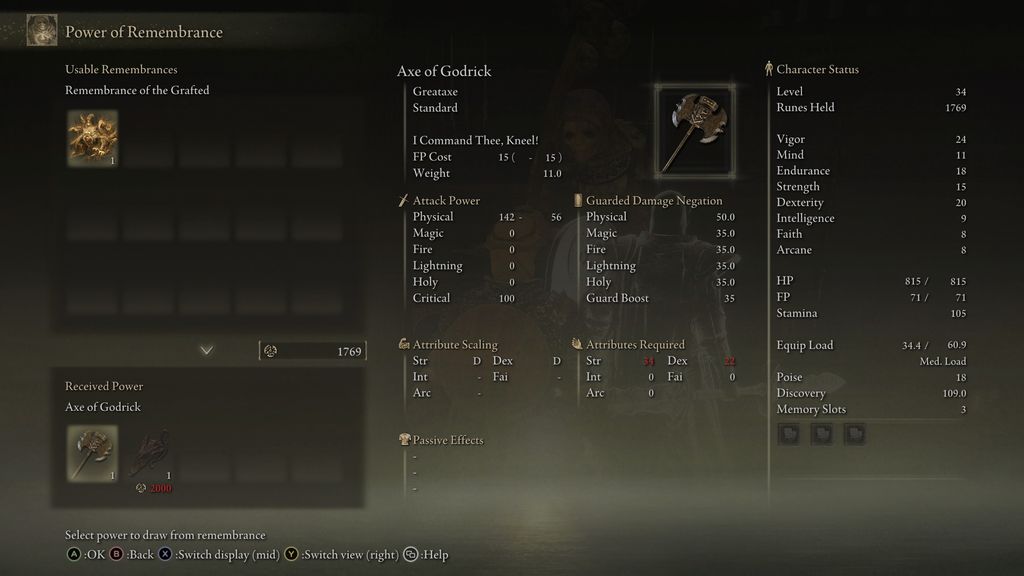The height and width of the screenshot is (576, 1024).
Task: Select the Remembrance of the Grafted slot
Action: tap(92, 138)
